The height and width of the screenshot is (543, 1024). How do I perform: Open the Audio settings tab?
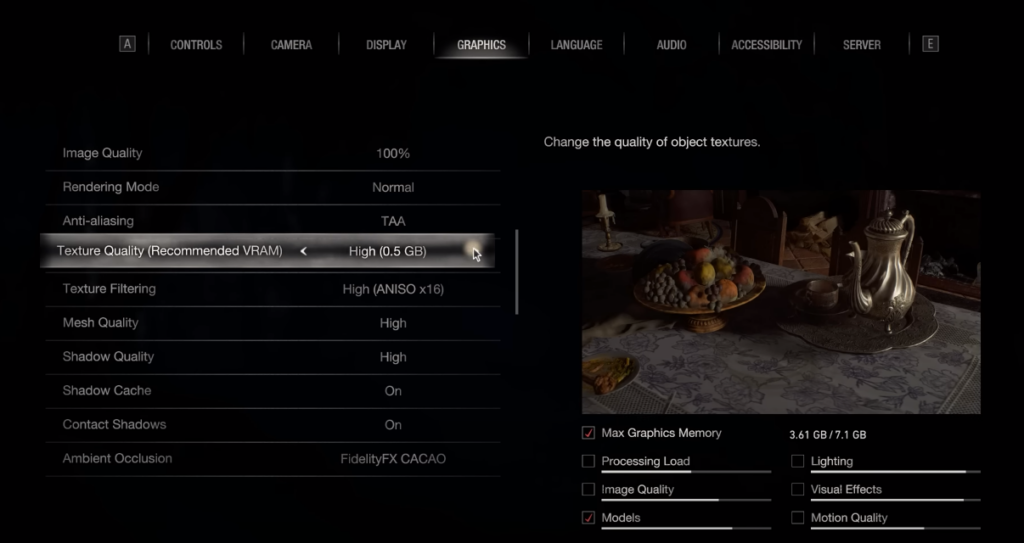[x=671, y=45]
